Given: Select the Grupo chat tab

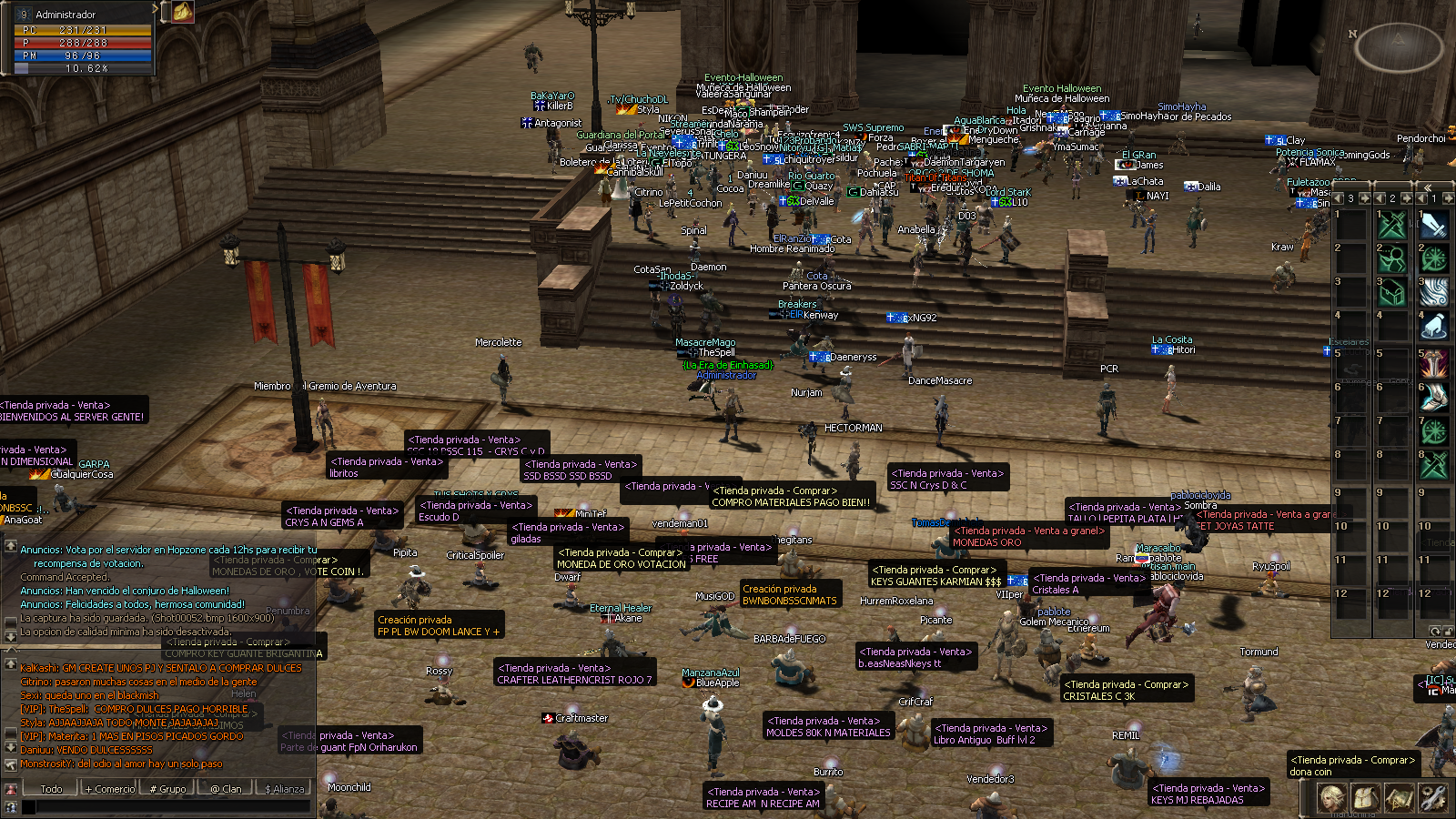Looking at the screenshot, I should click(168, 788).
